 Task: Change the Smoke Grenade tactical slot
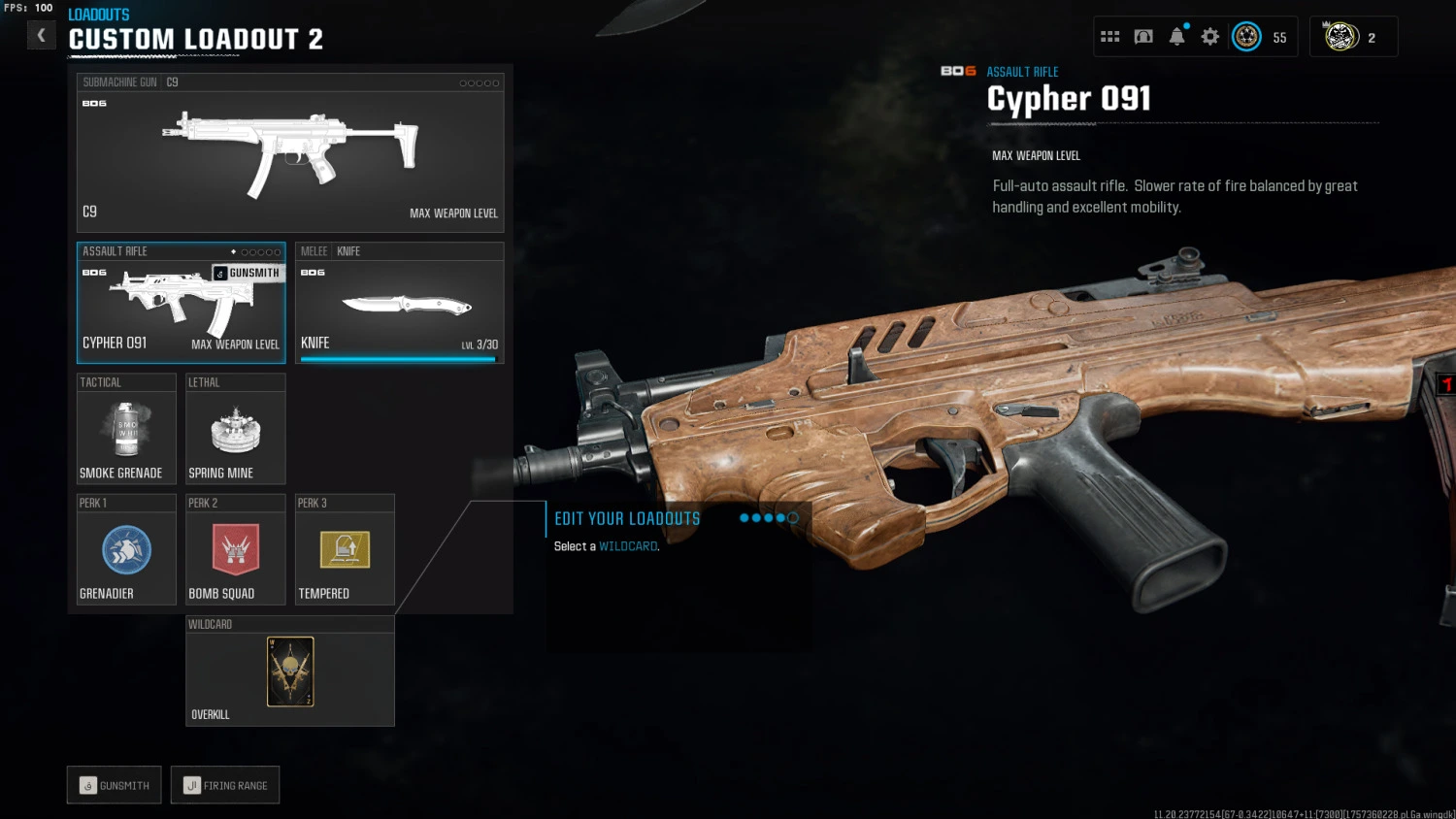[x=126, y=429]
